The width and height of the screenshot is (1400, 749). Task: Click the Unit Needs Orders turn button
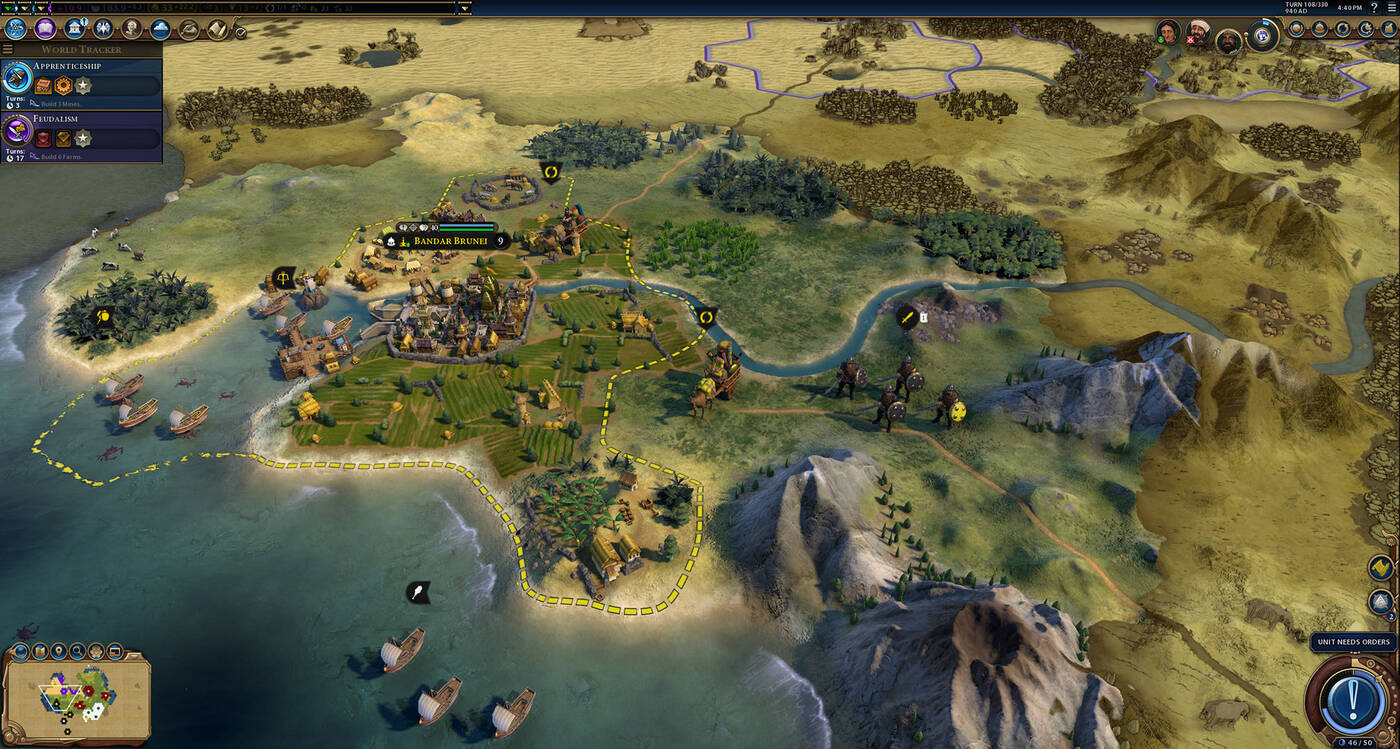pyautogui.click(x=1351, y=694)
